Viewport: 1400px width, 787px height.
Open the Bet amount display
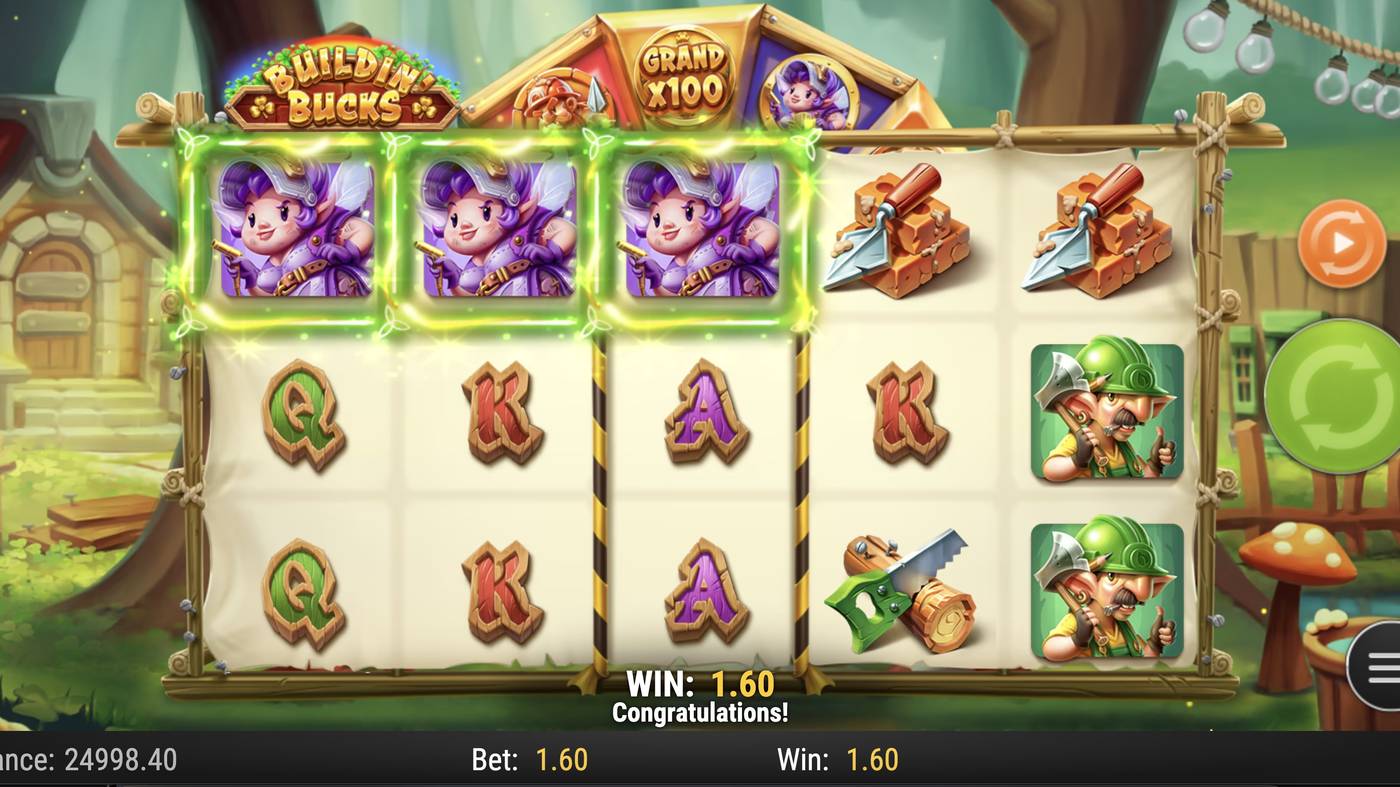click(528, 760)
